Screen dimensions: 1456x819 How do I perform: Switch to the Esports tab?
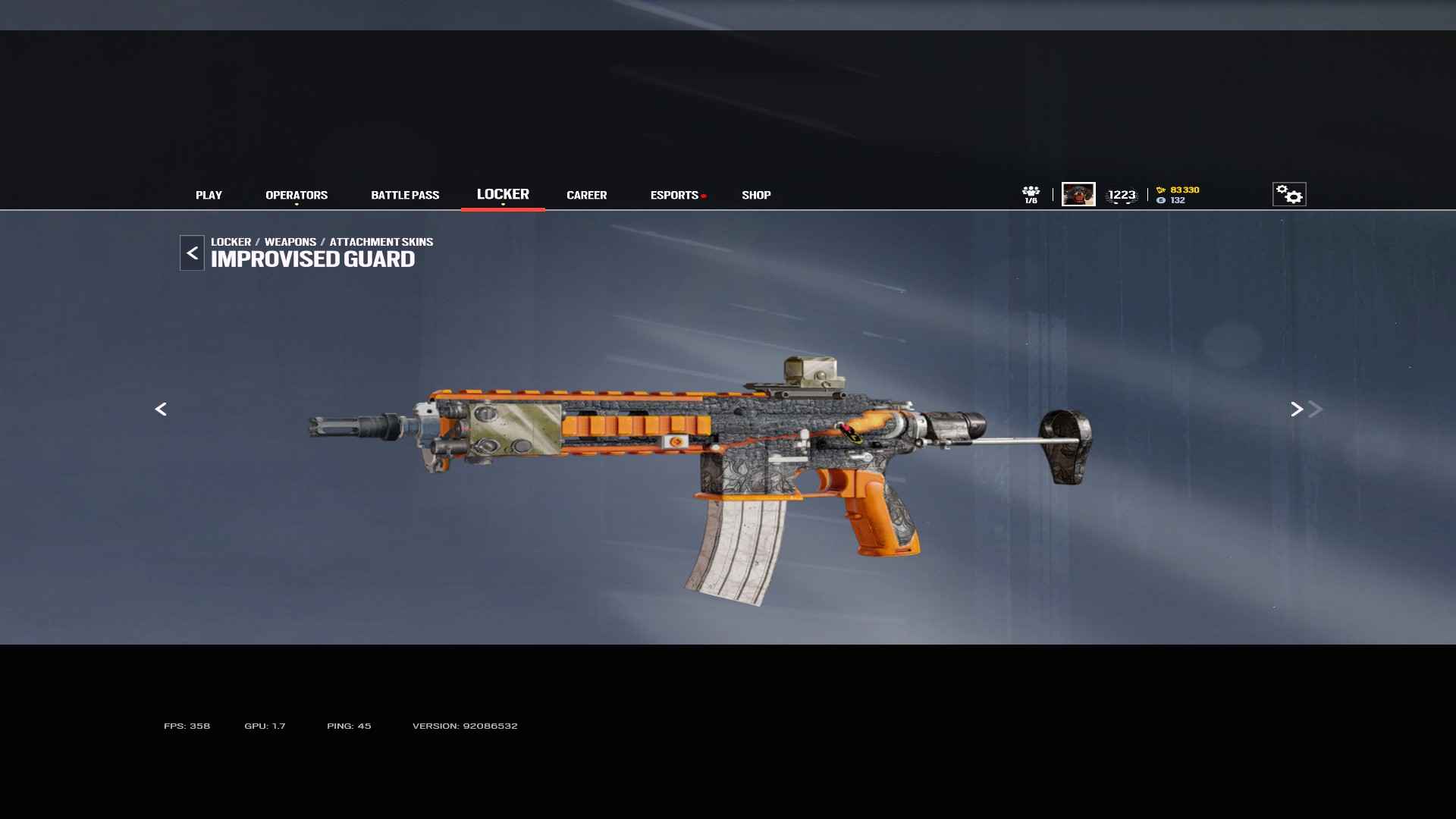674,196
